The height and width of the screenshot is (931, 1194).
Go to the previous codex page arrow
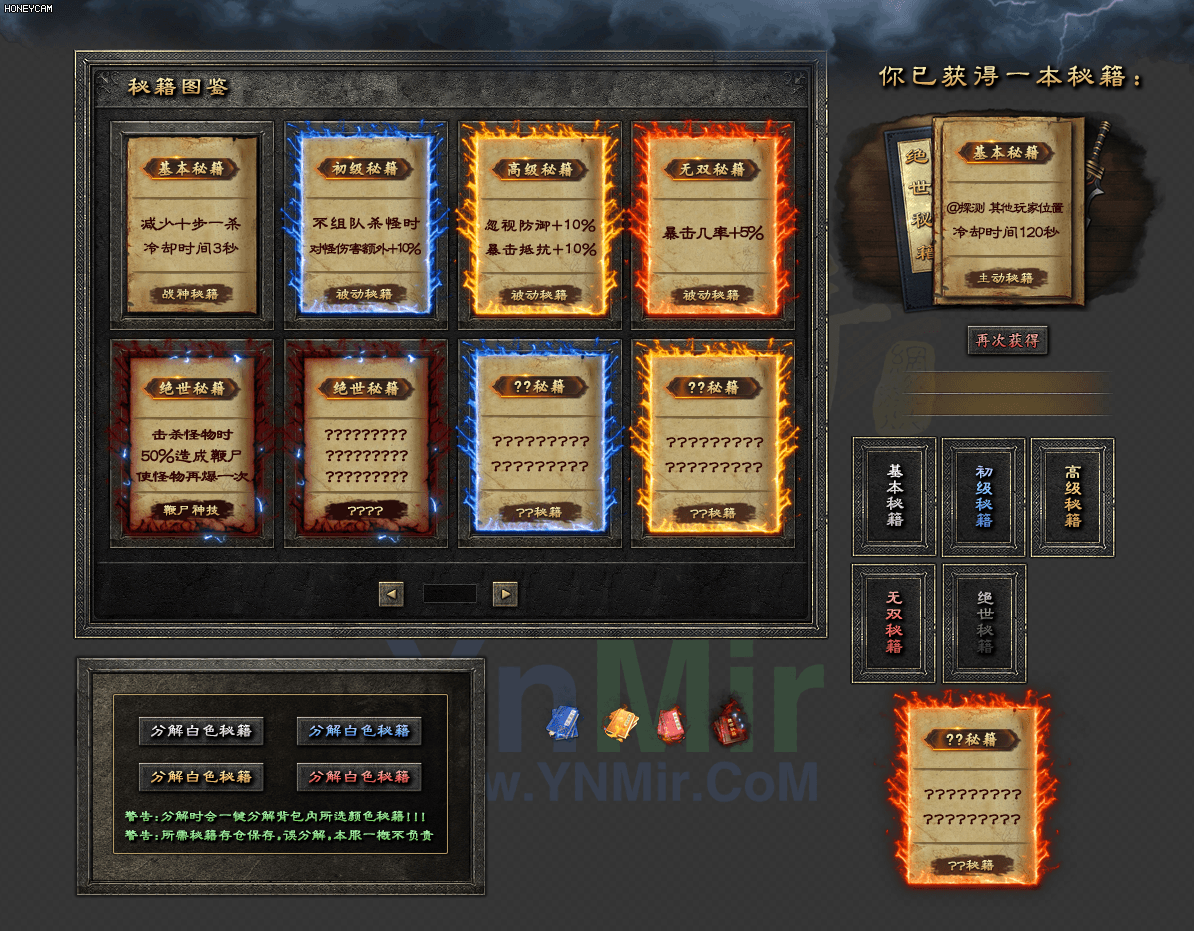391,595
